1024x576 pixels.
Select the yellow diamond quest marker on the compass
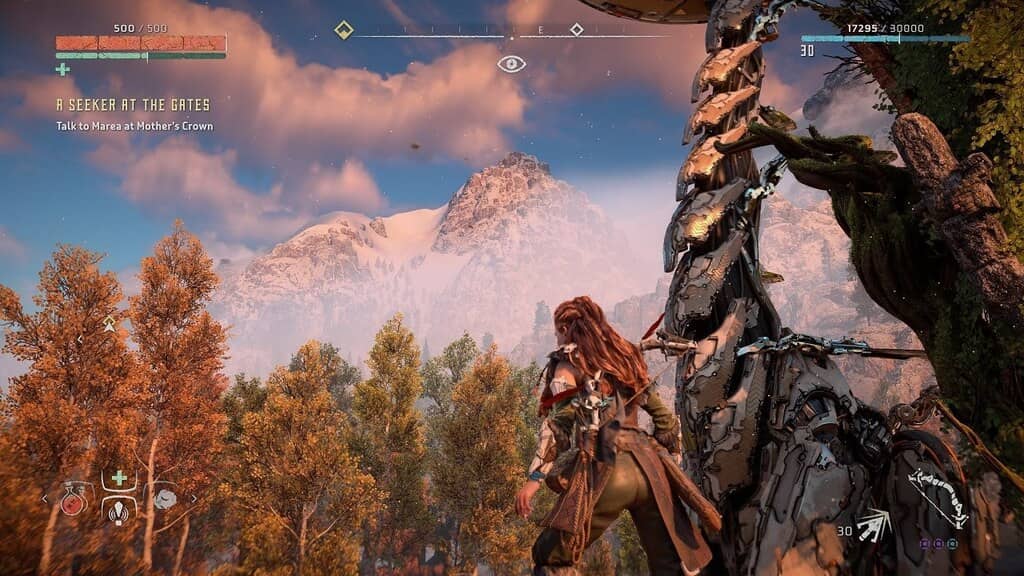343,30
